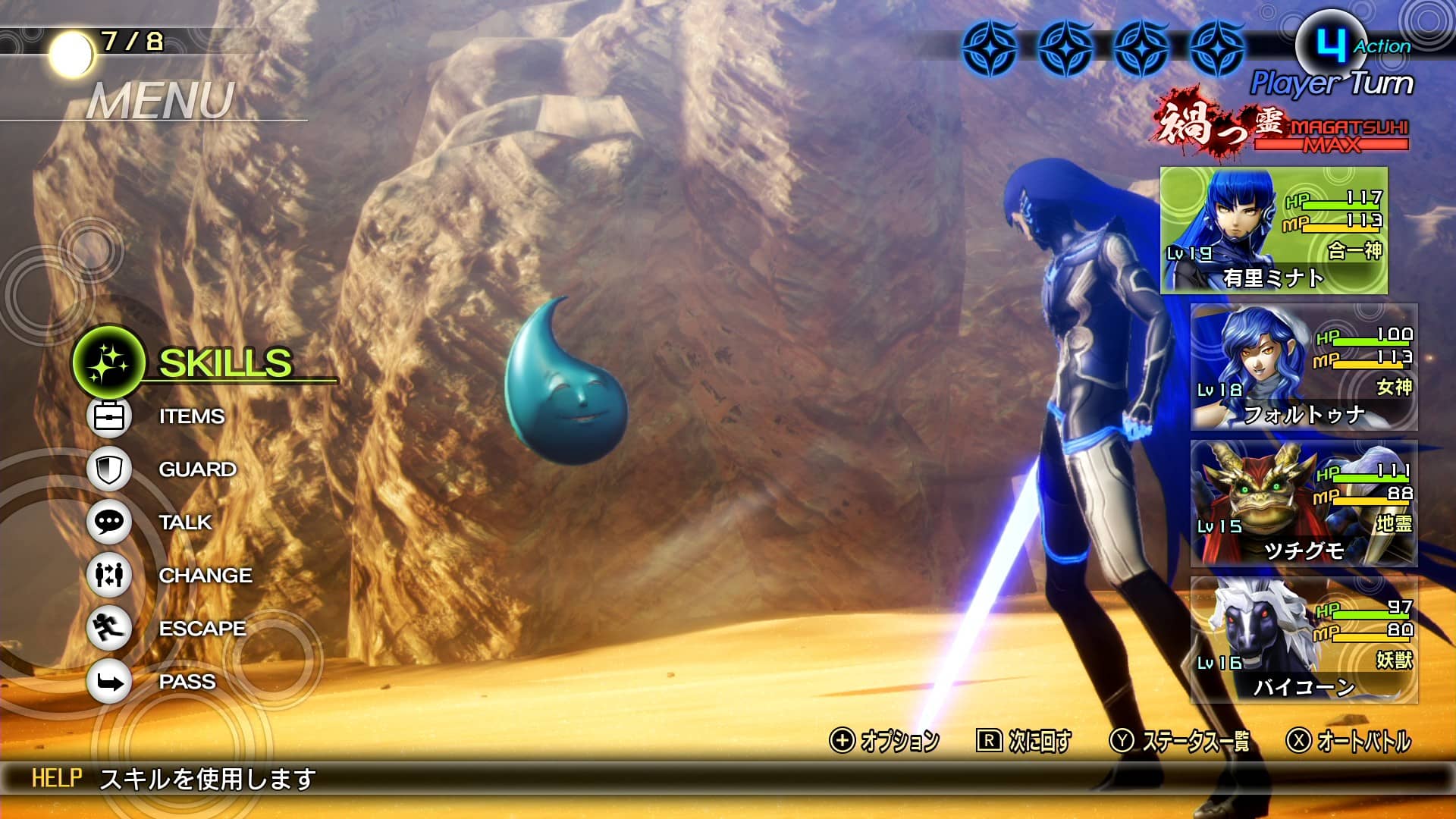Choose the CHANGE command

point(205,576)
